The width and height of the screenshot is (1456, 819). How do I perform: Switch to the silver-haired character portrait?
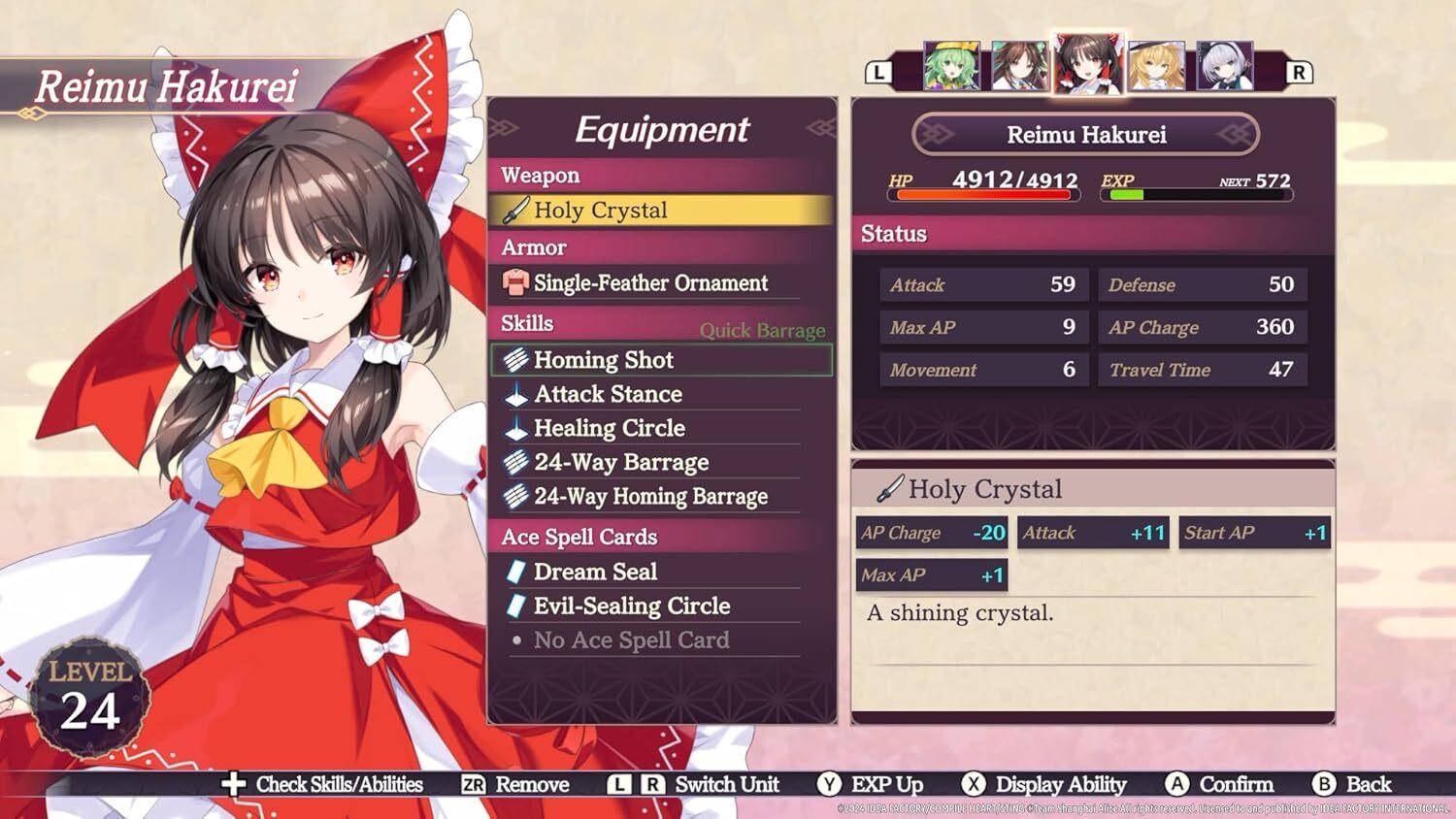click(x=1224, y=66)
